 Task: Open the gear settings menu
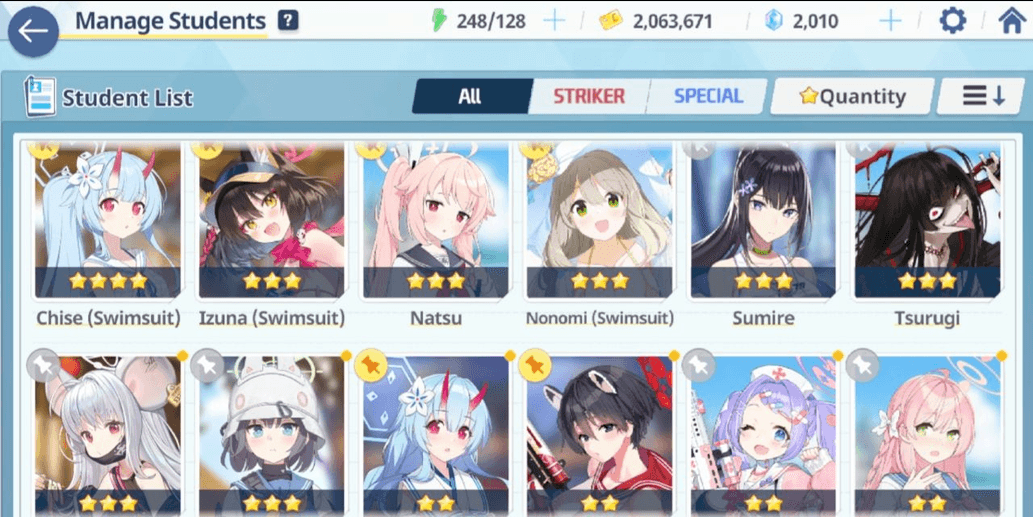click(952, 21)
